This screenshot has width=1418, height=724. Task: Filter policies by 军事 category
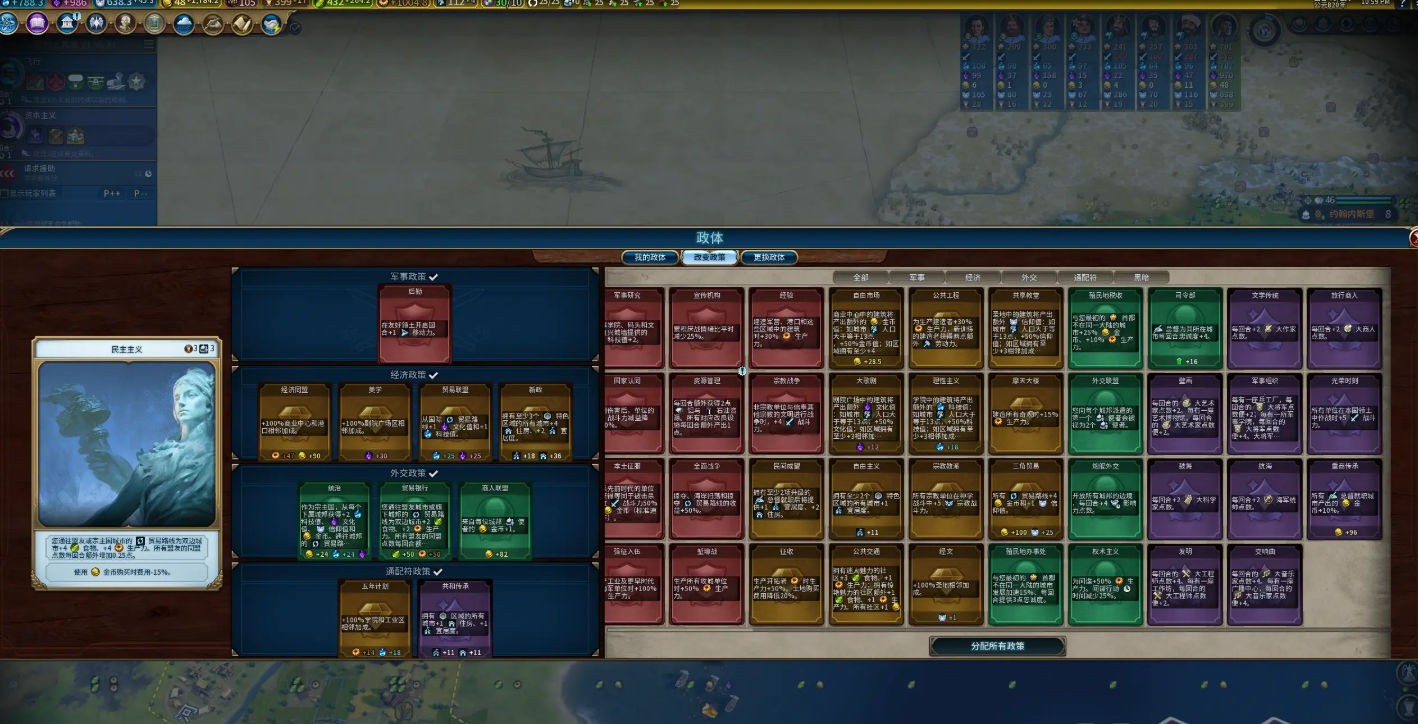click(x=916, y=277)
